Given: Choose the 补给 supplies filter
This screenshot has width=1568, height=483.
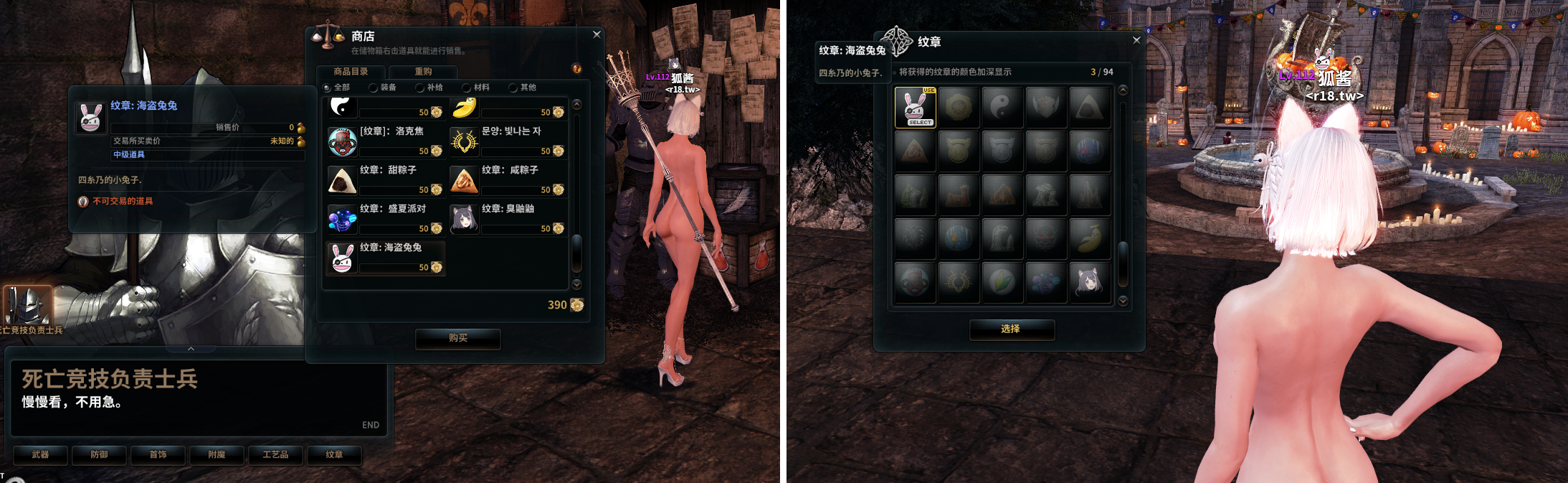Looking at the screenshot, I should (x=420, y=88).
